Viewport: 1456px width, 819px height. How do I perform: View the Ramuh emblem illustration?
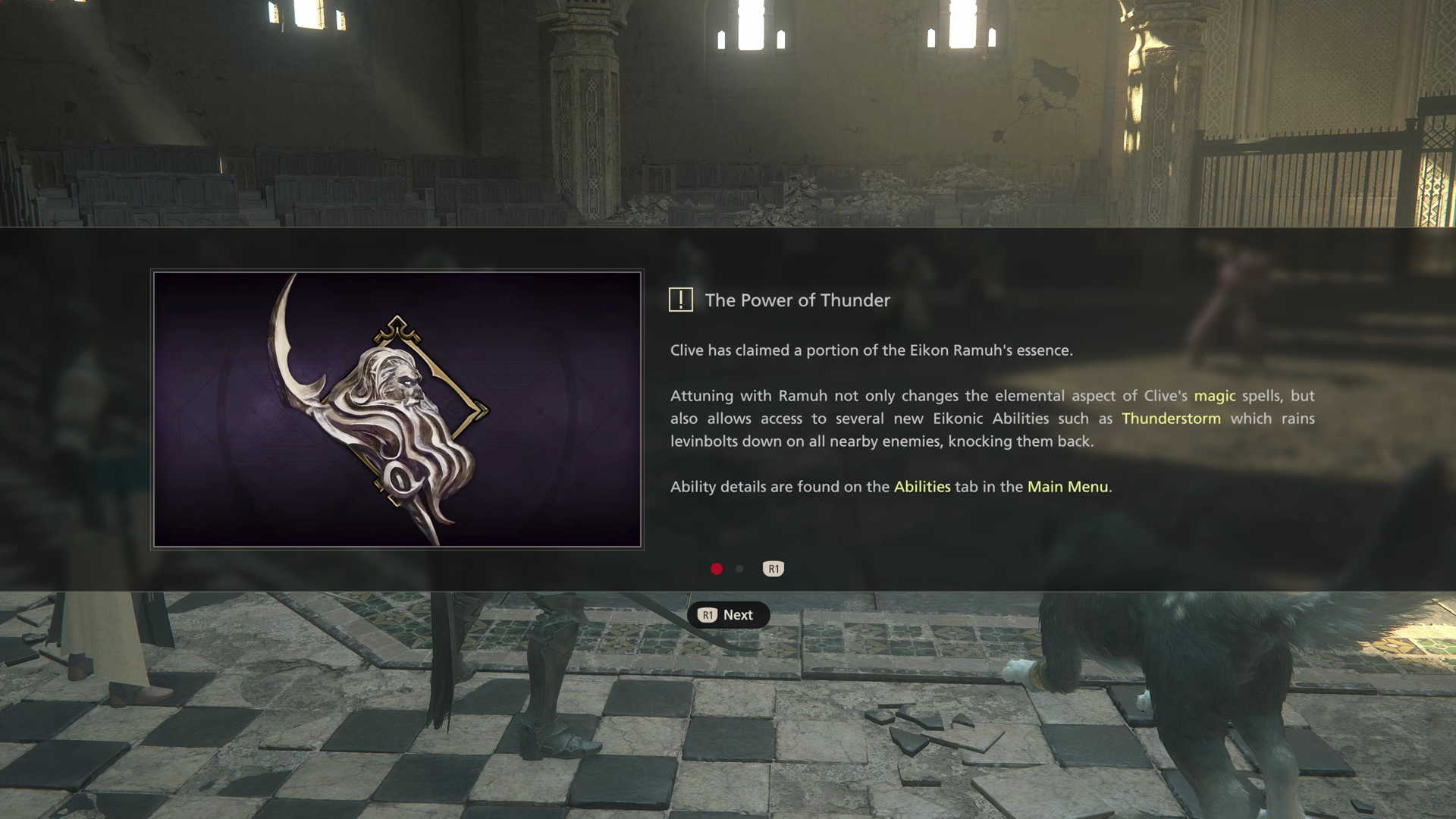pyautogui.click(x=397, y=409)
